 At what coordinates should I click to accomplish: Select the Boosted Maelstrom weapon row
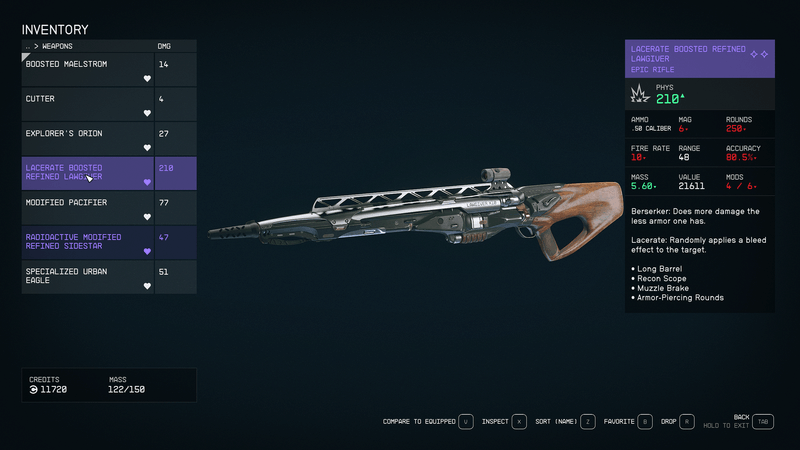(x=88, y=69)
